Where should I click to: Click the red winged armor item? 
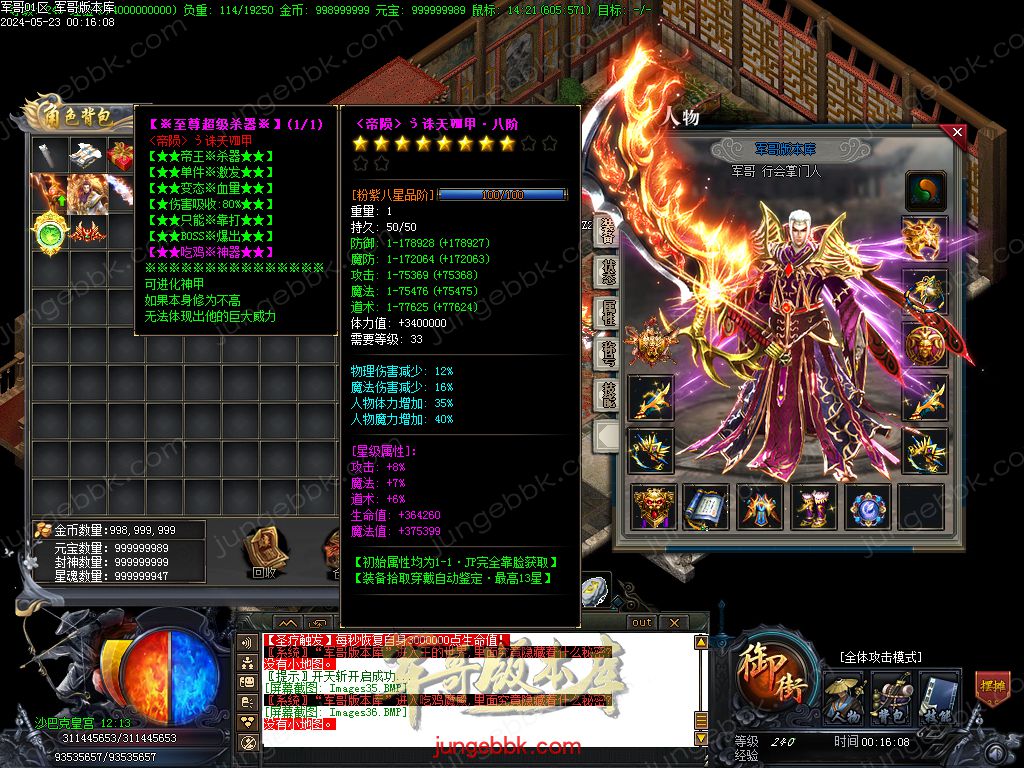coord(86,233)
